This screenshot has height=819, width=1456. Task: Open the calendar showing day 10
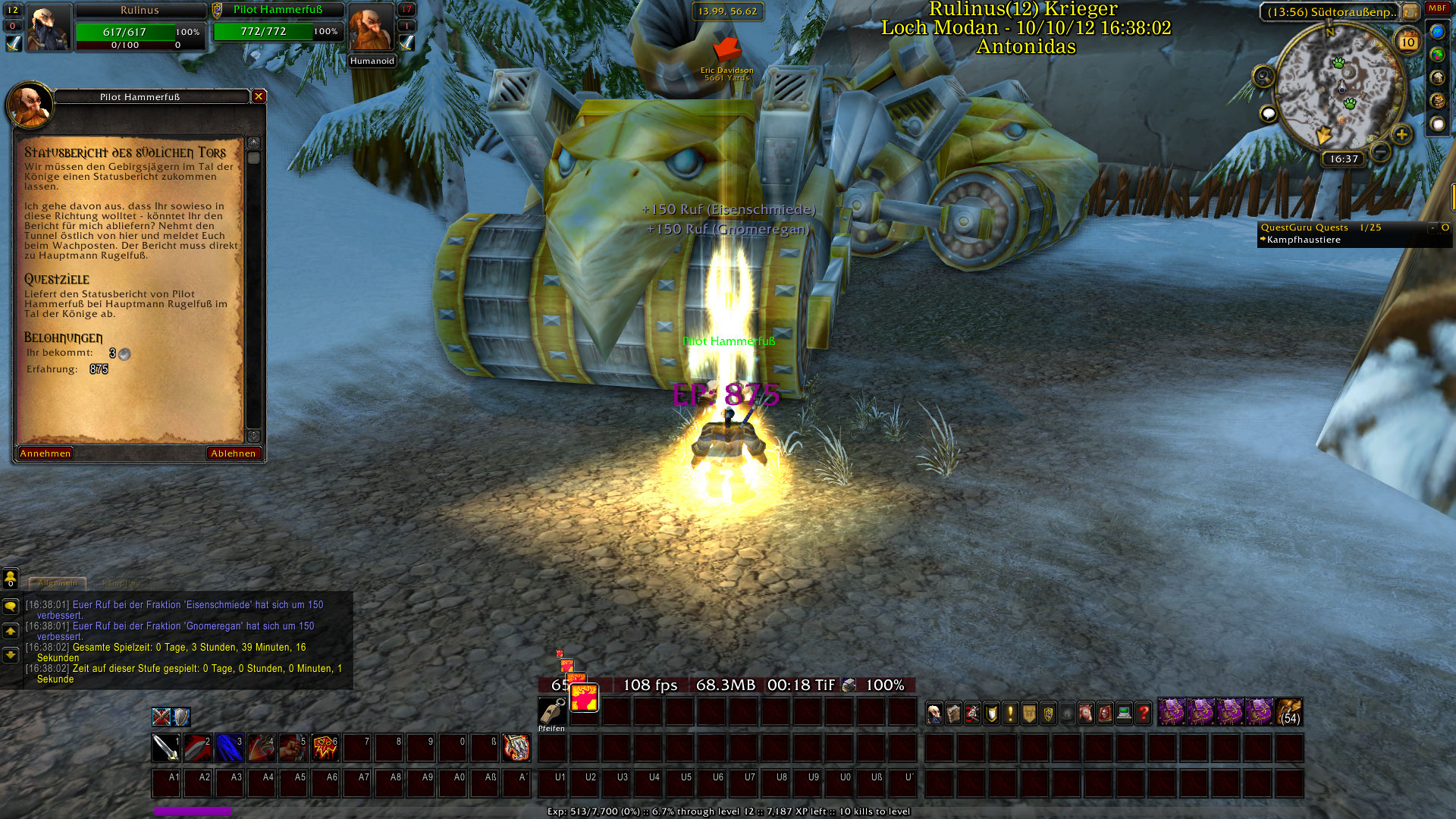[1408, 42]
